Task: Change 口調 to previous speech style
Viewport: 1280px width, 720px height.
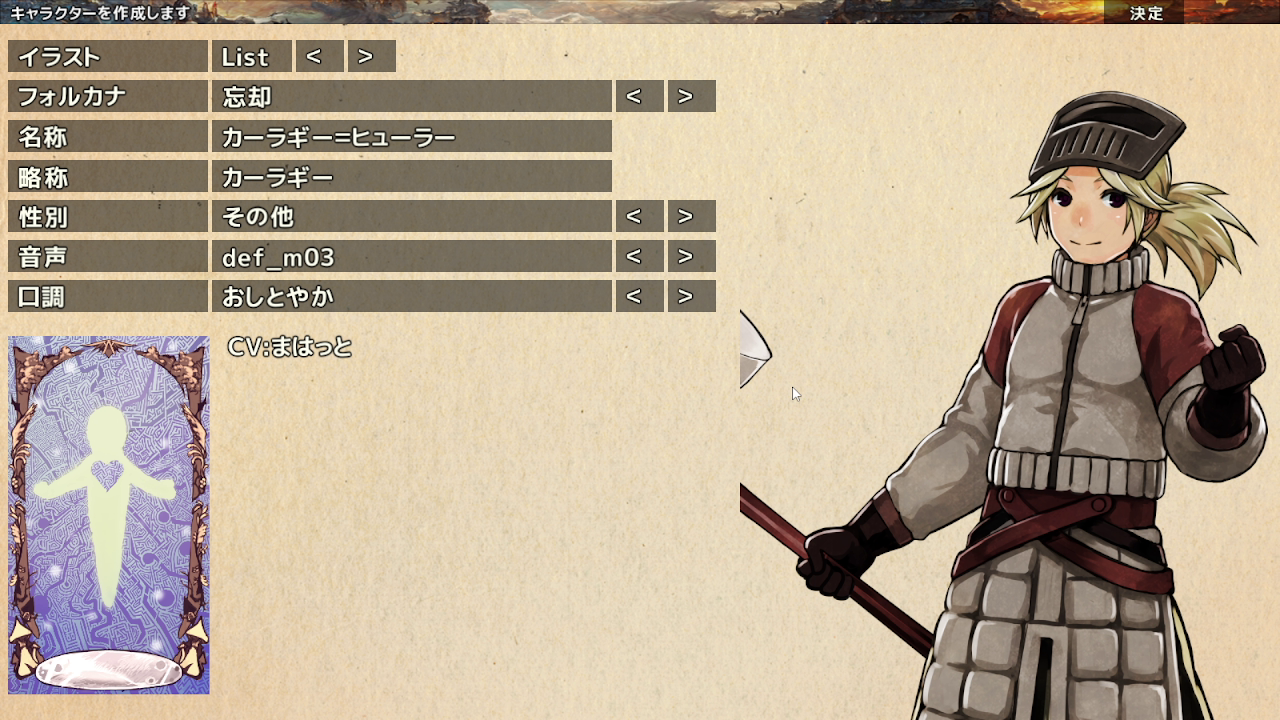Action: tap(639, 297)
